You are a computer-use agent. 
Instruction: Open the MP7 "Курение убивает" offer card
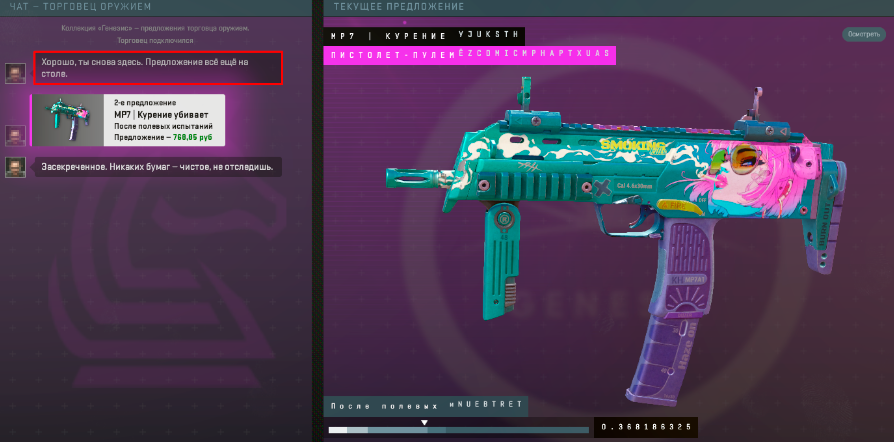(129, 120)
